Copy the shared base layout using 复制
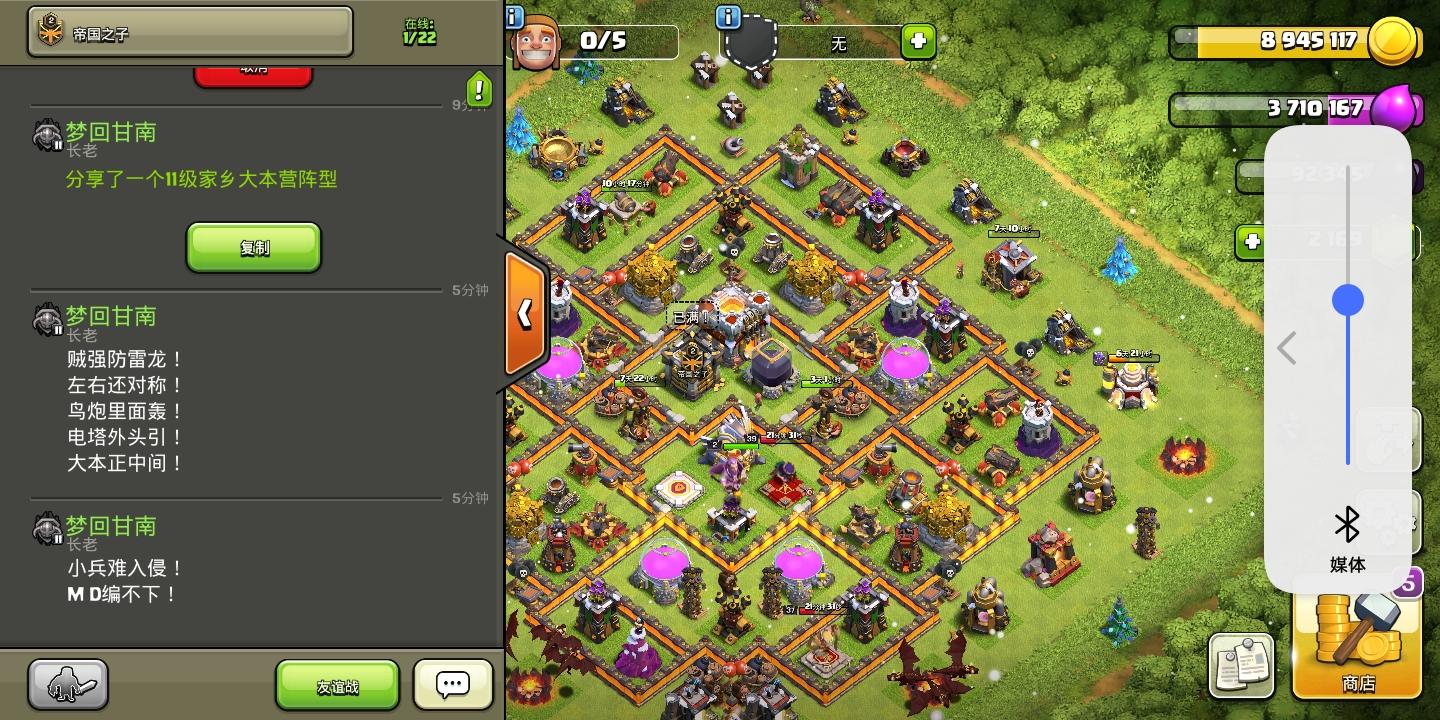This screenshot has height=720, width=1440. coord(253,247)
